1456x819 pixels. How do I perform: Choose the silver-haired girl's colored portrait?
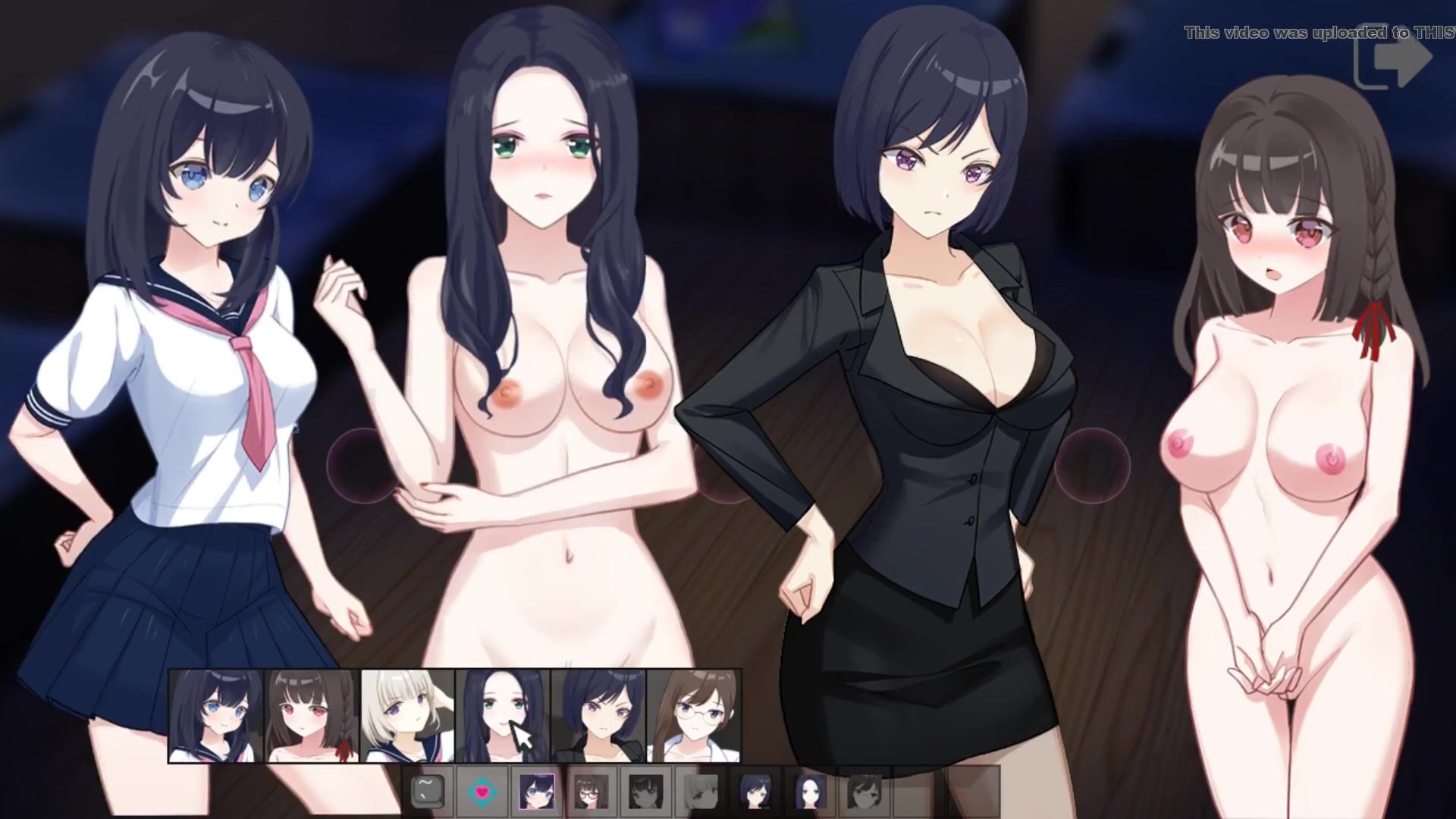(408, 716)
